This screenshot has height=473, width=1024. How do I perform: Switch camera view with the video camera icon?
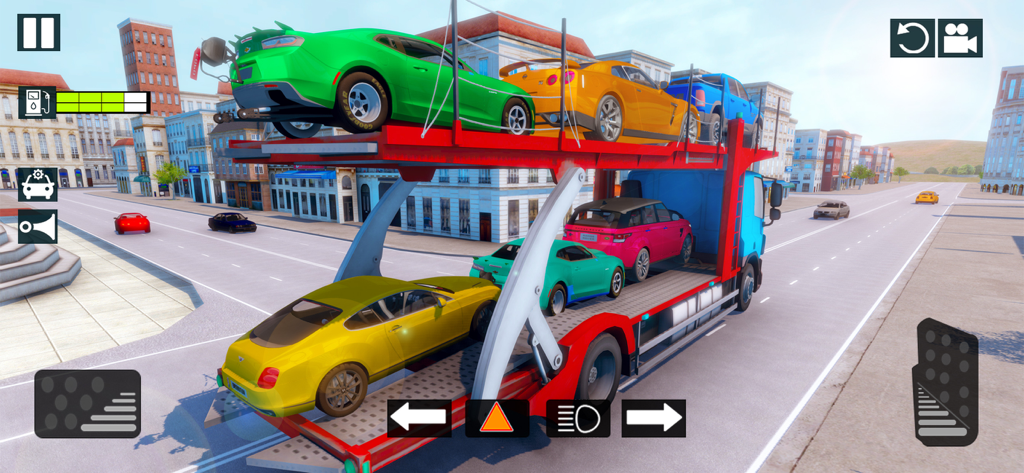click(960, 38)
